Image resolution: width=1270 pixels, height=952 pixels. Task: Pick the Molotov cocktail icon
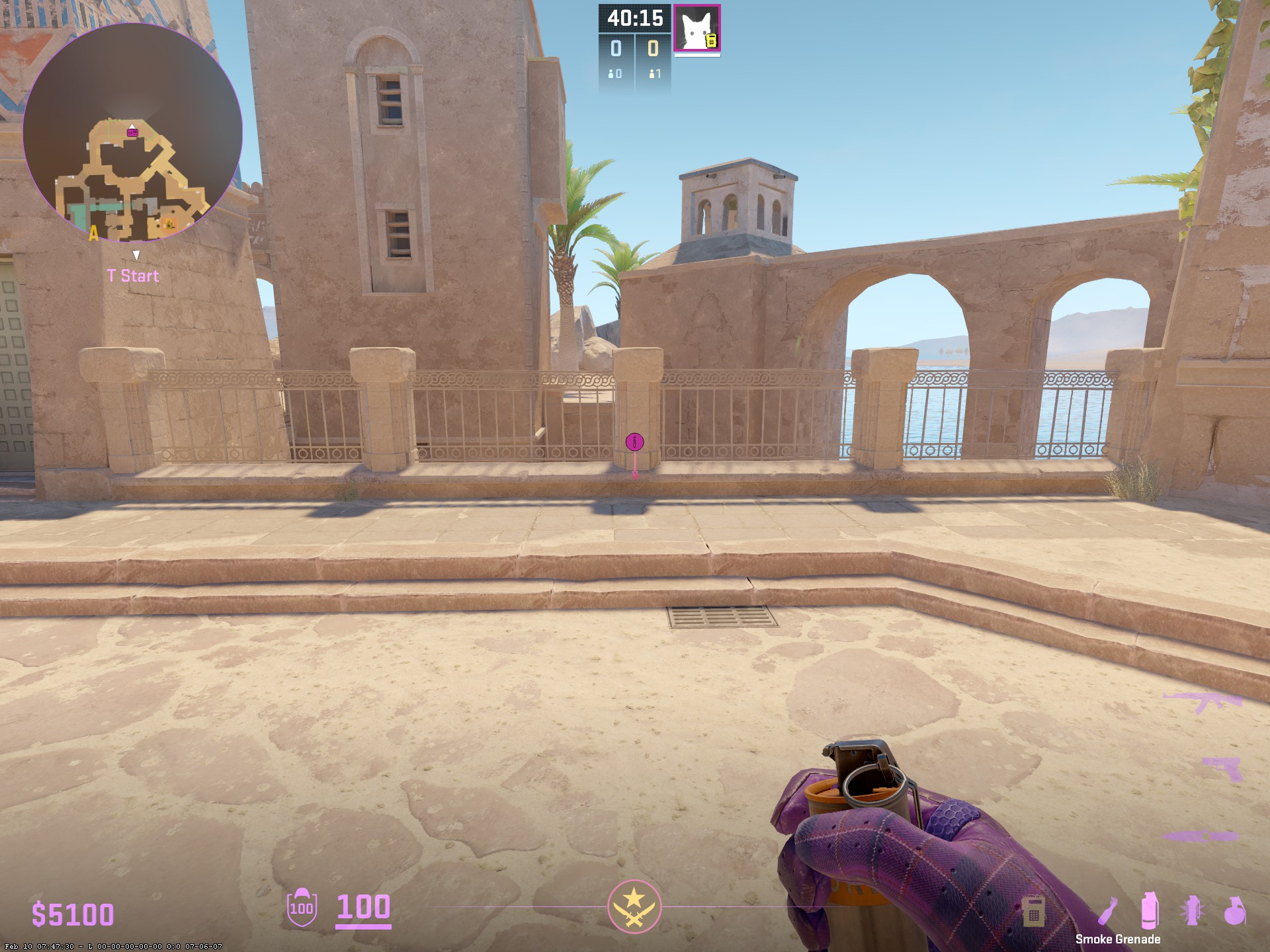click(x=1109, y=911)
